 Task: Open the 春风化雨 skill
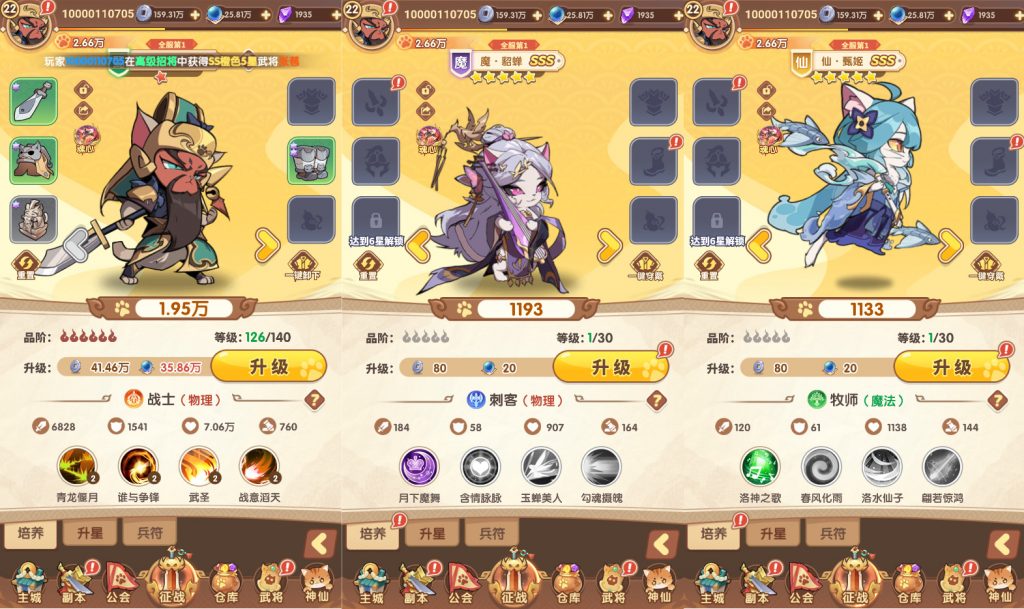point(821,466)
